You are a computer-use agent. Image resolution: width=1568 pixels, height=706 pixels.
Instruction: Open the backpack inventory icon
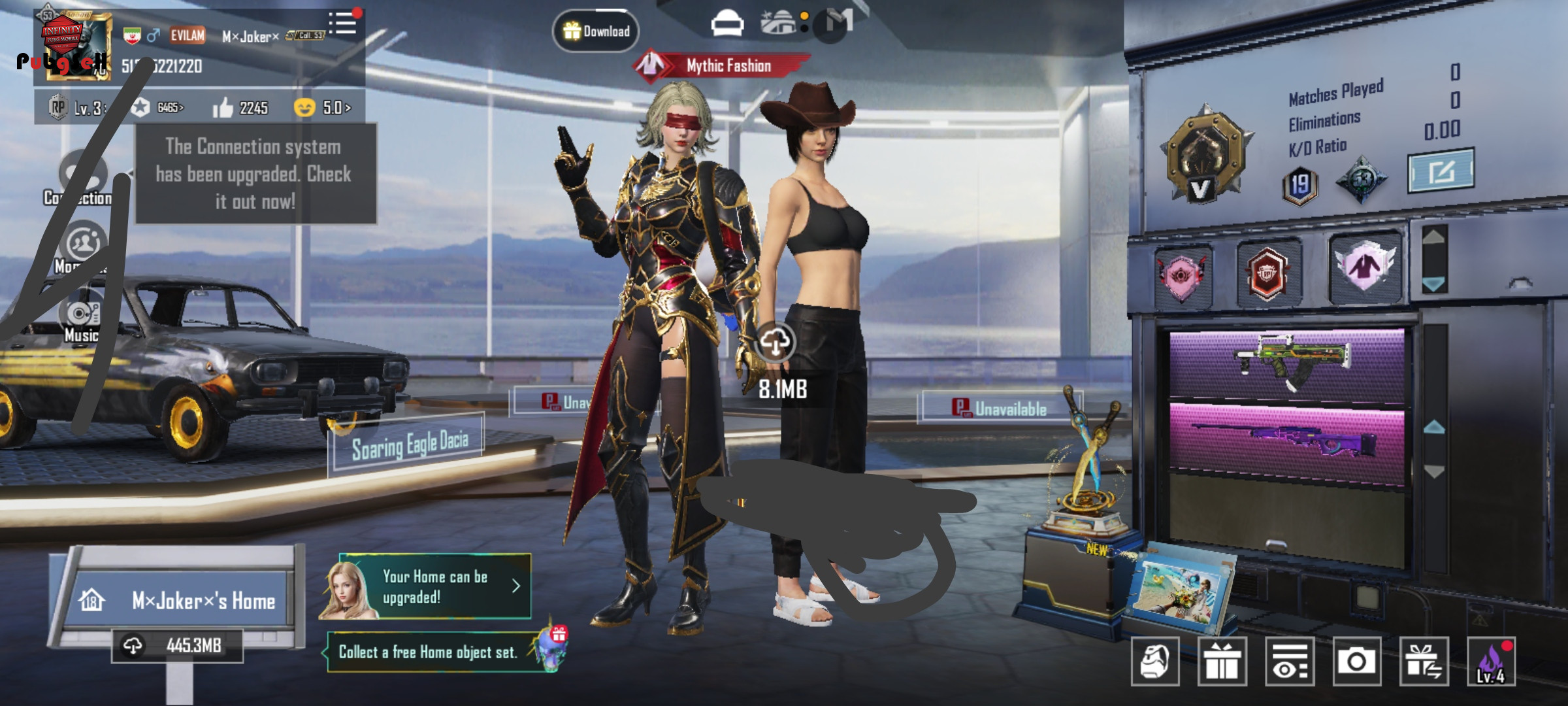pos(1155,662)
